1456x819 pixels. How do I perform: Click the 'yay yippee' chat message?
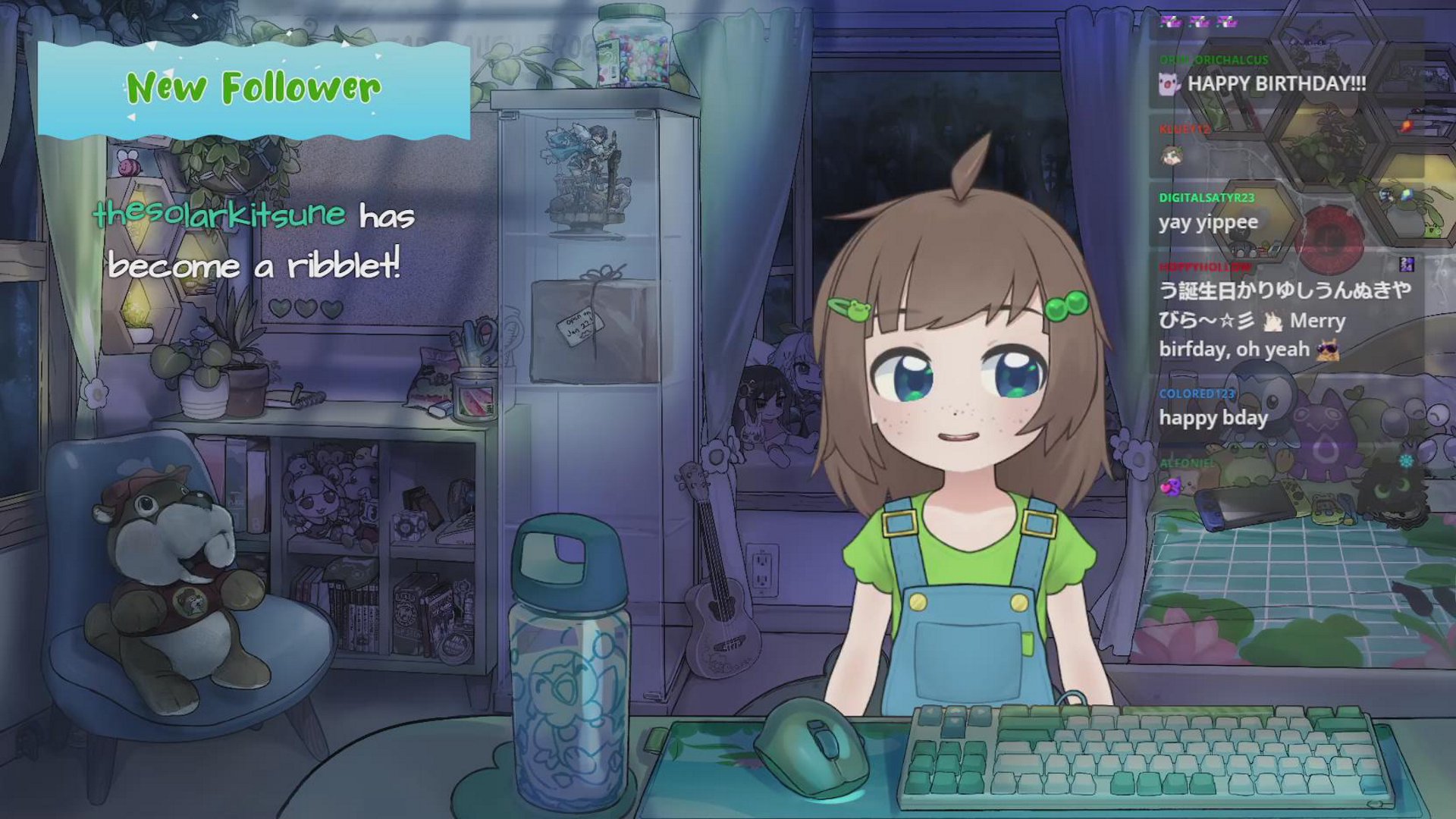1208,222
